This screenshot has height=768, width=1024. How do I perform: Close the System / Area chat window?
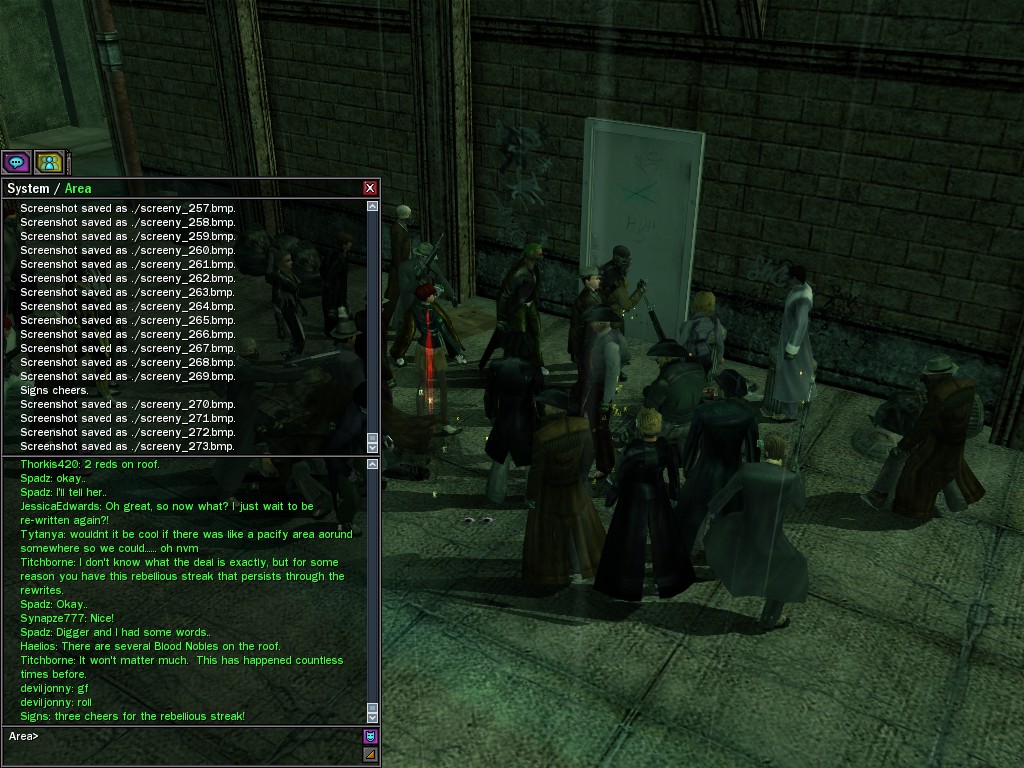(x=370, y=188)
